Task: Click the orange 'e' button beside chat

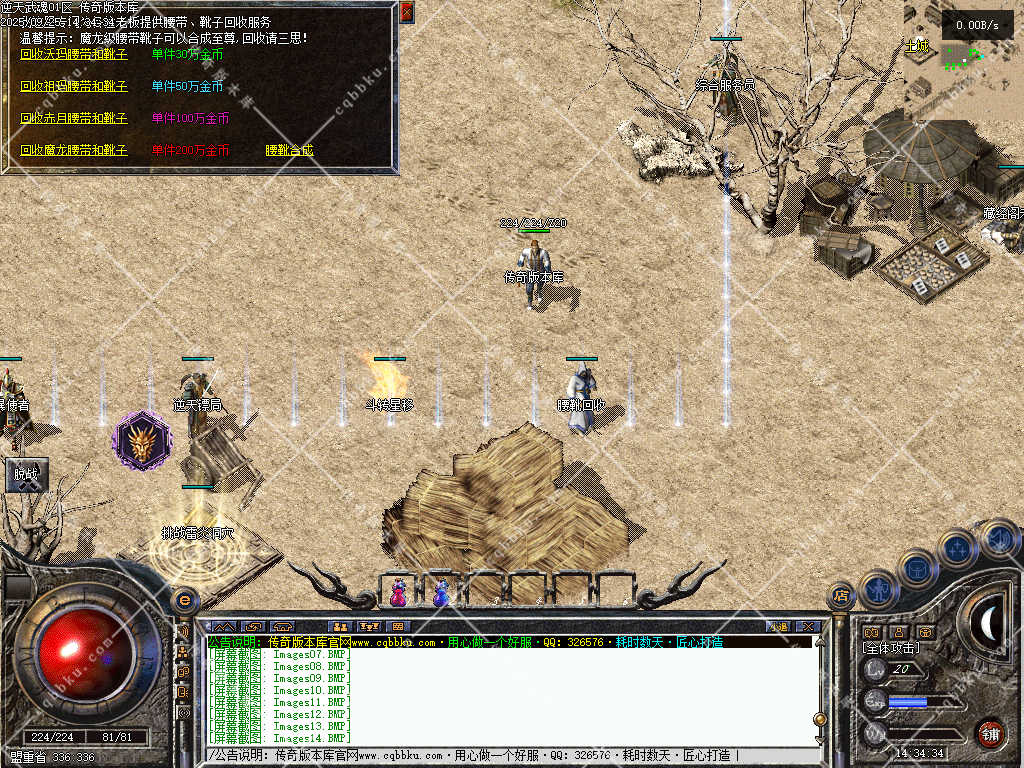Action: [x=184, y=601]
